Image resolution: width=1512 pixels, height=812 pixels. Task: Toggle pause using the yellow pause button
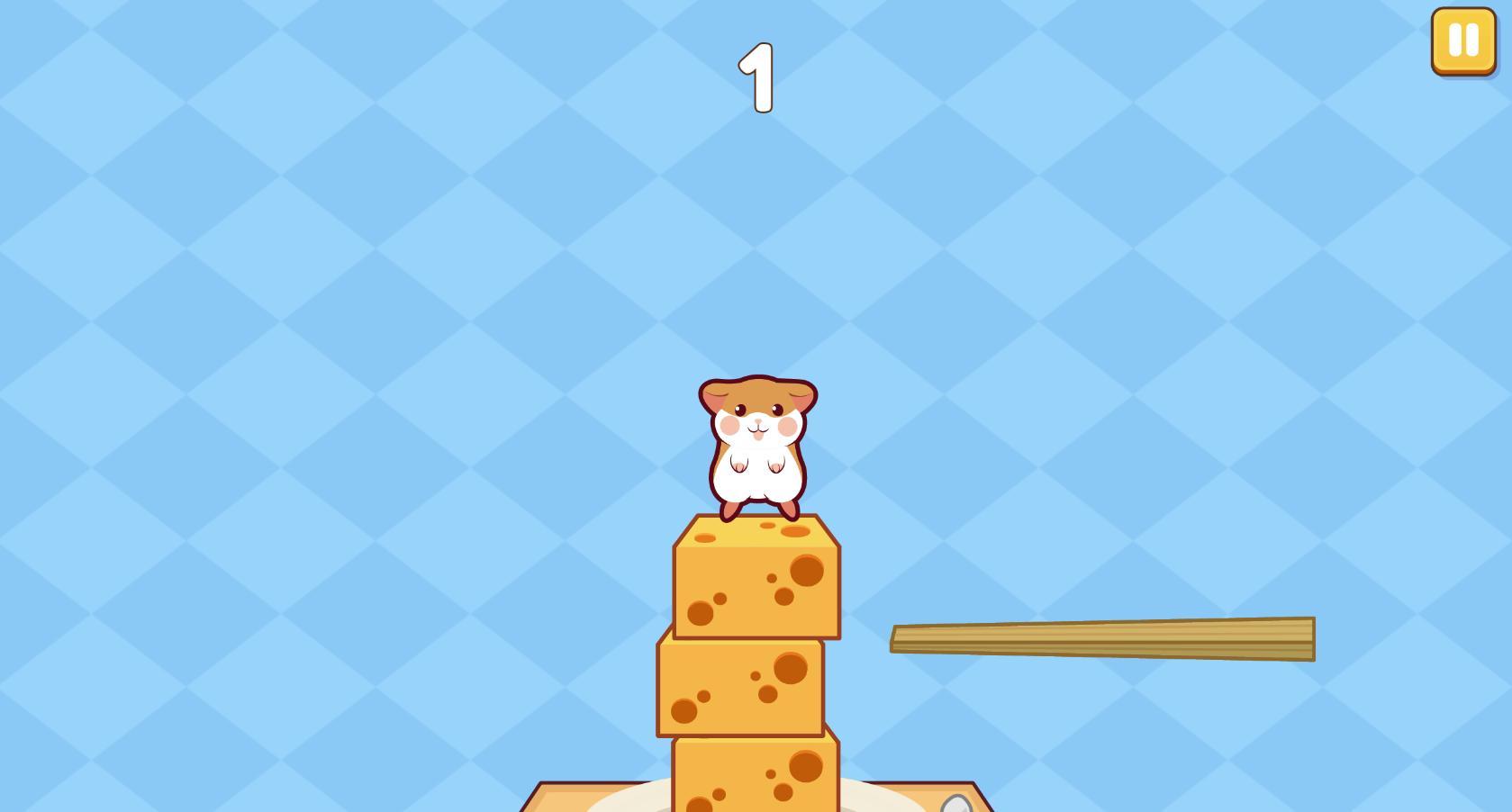(x=1462, y=41)
